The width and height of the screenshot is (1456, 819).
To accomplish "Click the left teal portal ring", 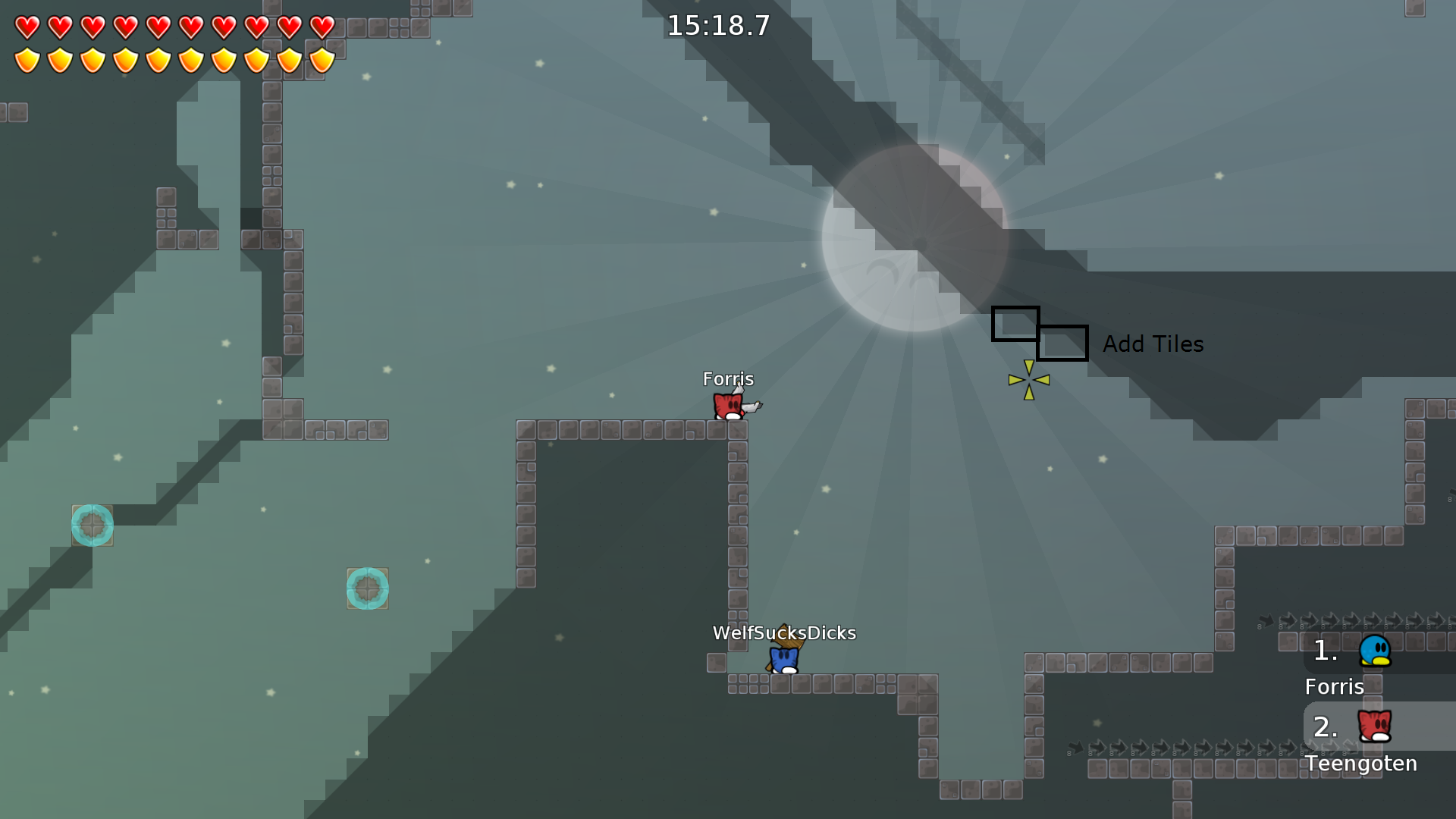I will (x=93, y=525).
